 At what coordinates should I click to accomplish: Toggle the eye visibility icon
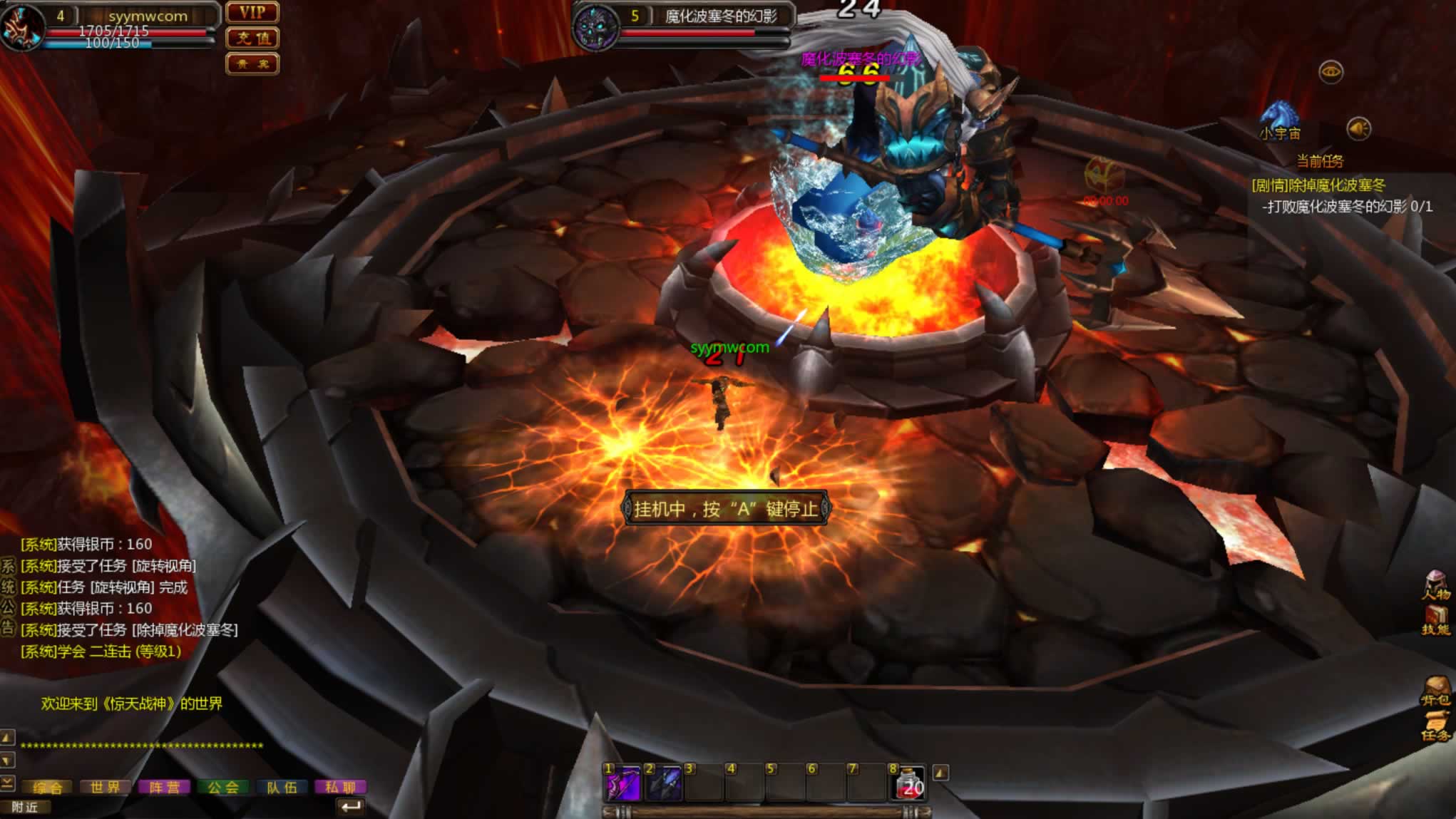[1331, 72]
